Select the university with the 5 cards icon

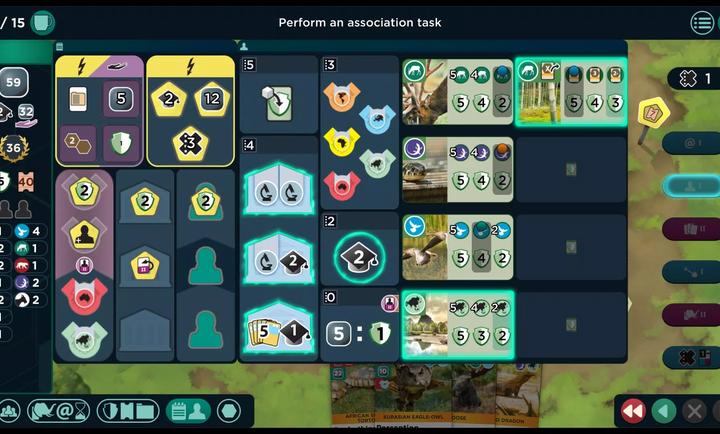click(x=278, y=331)
